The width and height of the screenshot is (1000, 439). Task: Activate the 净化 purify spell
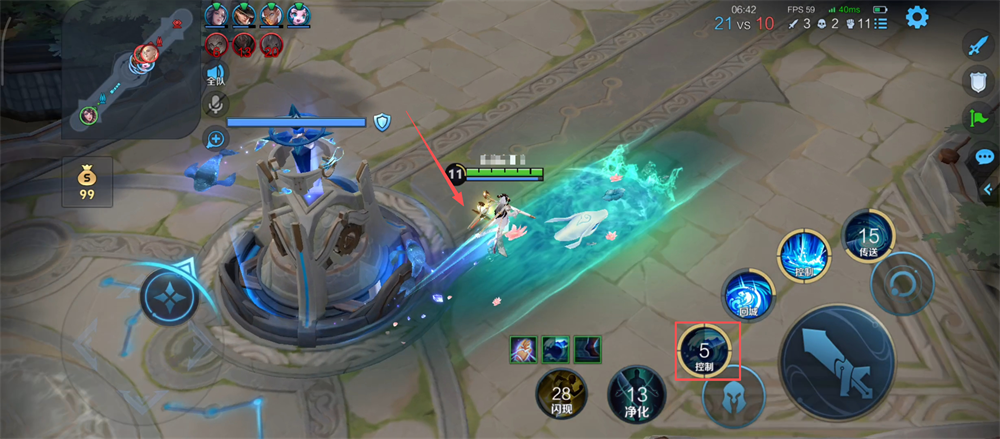pos(636,394)
